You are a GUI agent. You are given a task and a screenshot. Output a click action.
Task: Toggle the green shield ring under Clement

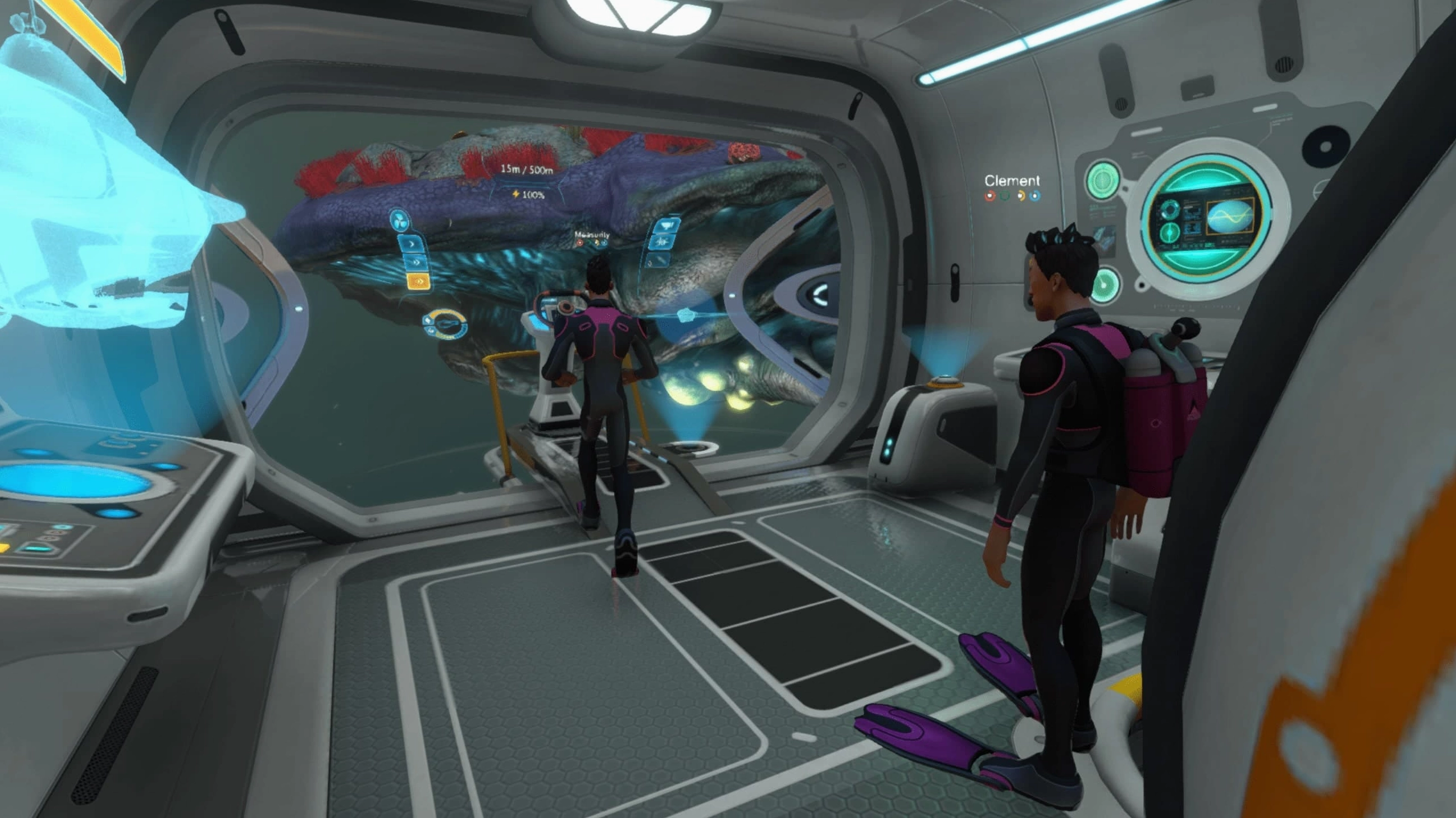pos(1004,195)
